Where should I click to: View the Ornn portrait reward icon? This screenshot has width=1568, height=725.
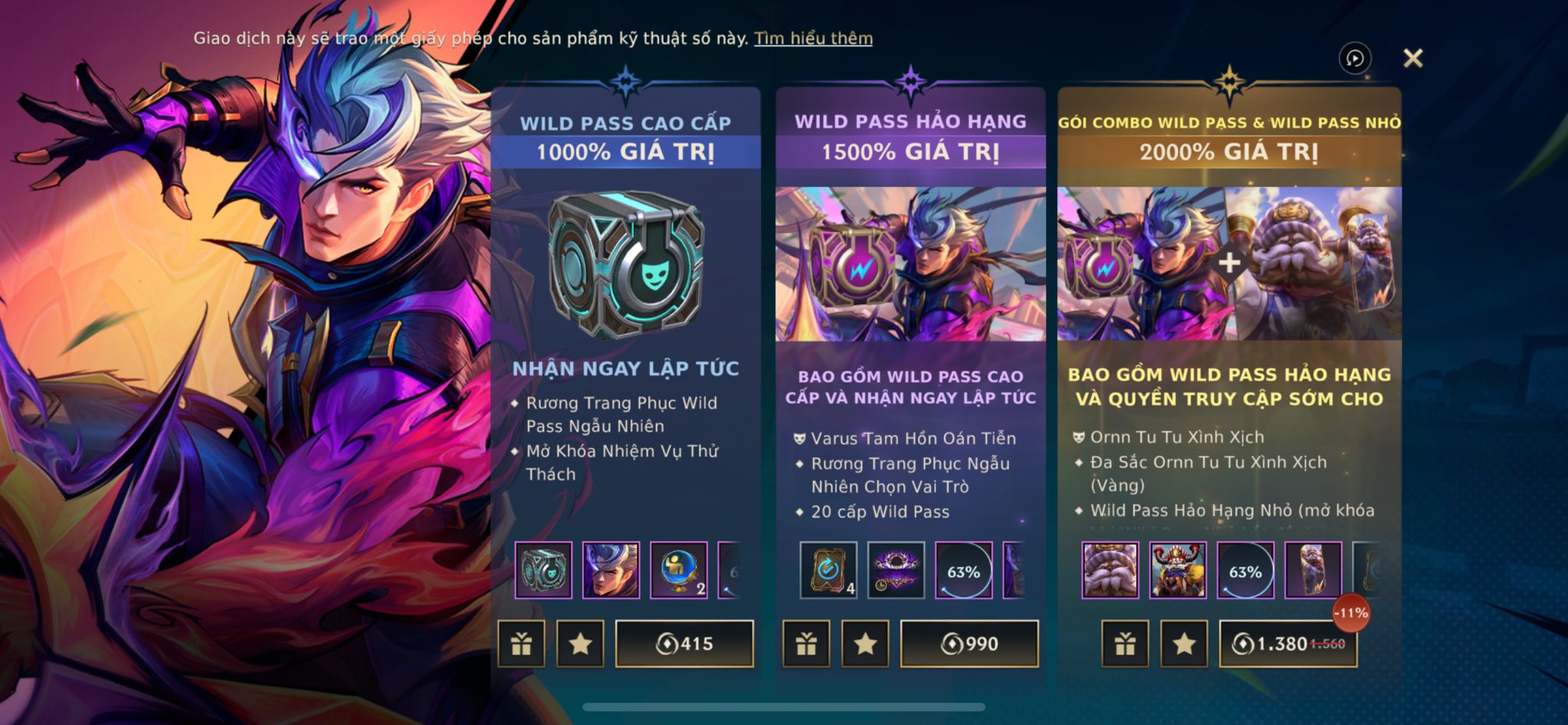pyautogui.click(x=1110, y=570)
